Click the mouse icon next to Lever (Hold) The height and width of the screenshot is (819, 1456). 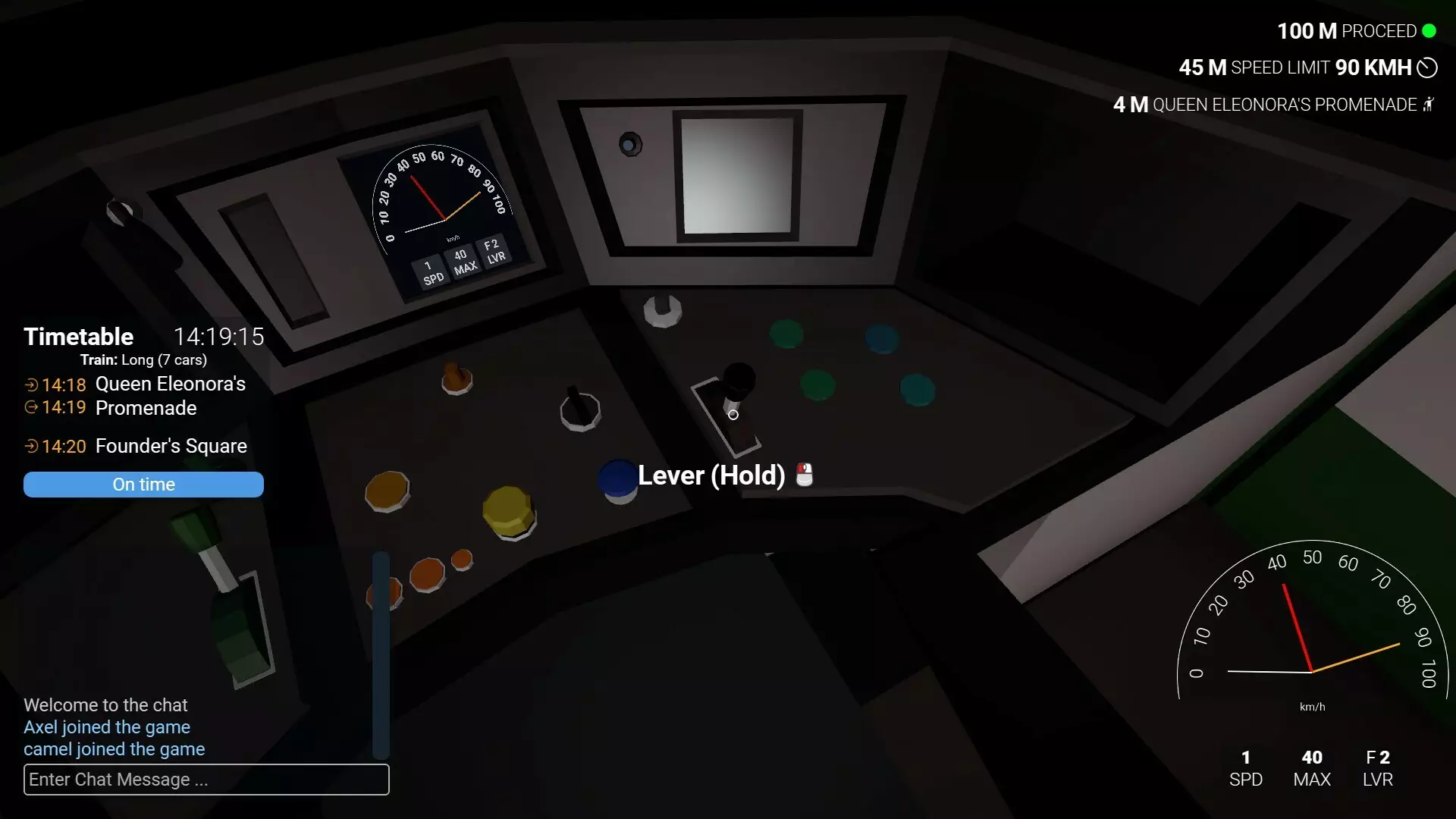point(803,475)
